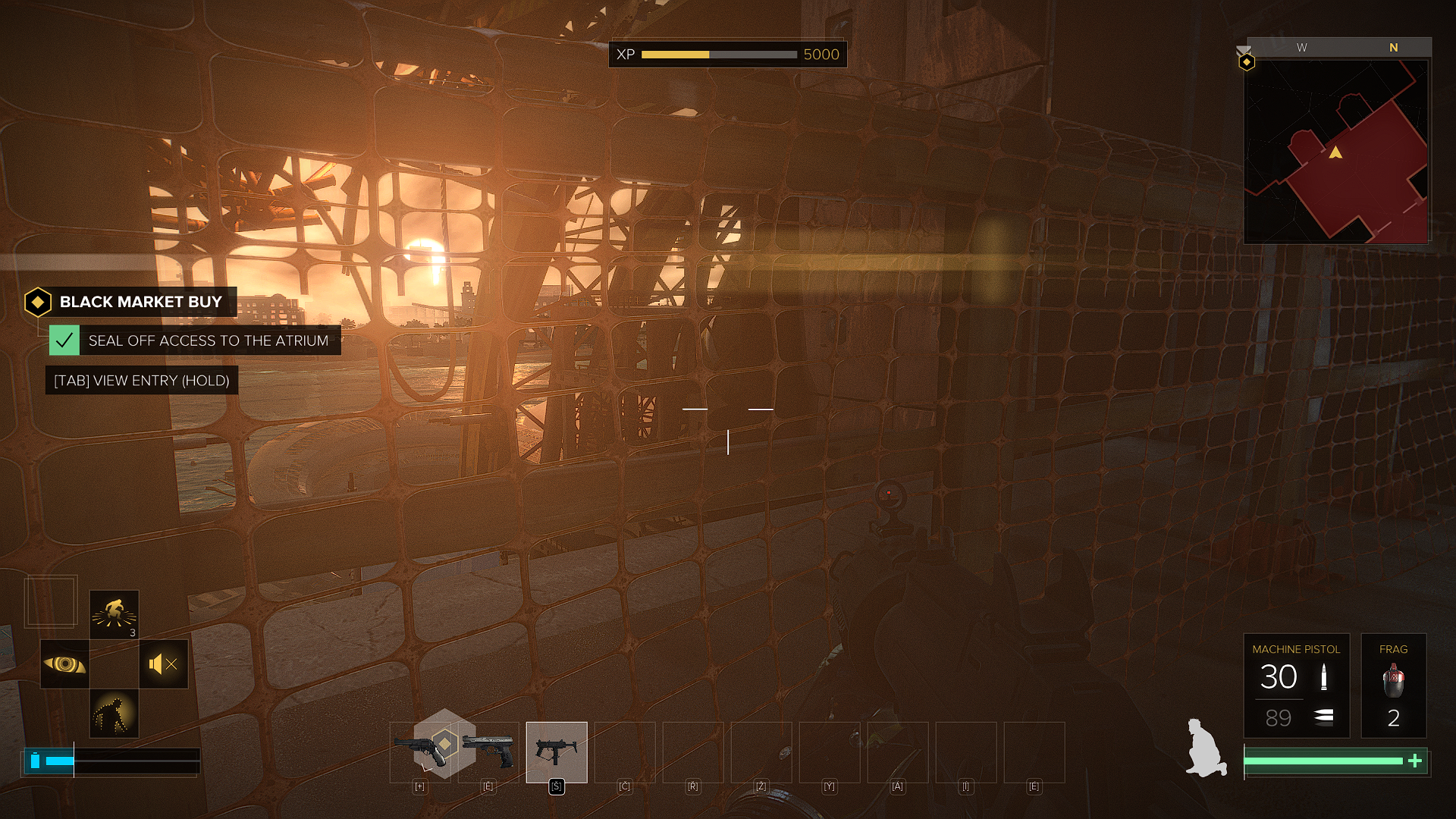Viewport: 1456px width, 819px height.
Task: Activate the landing figure augmentation icon
Action: click(x=115, y=614)
